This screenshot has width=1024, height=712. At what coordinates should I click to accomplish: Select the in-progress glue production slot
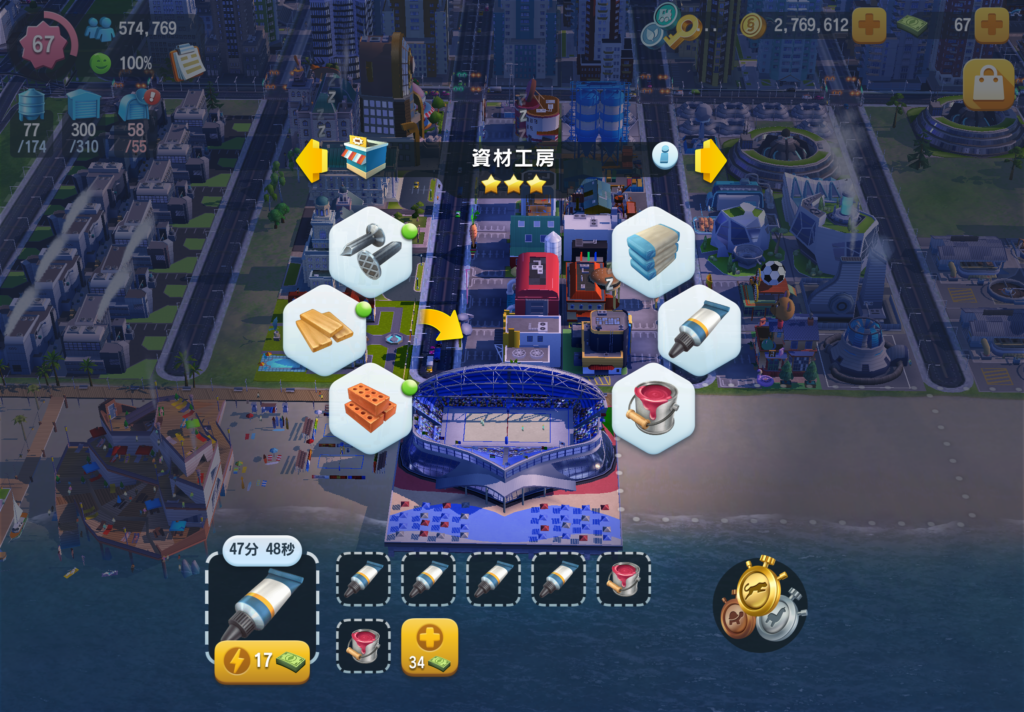click(x=262, y=604)
